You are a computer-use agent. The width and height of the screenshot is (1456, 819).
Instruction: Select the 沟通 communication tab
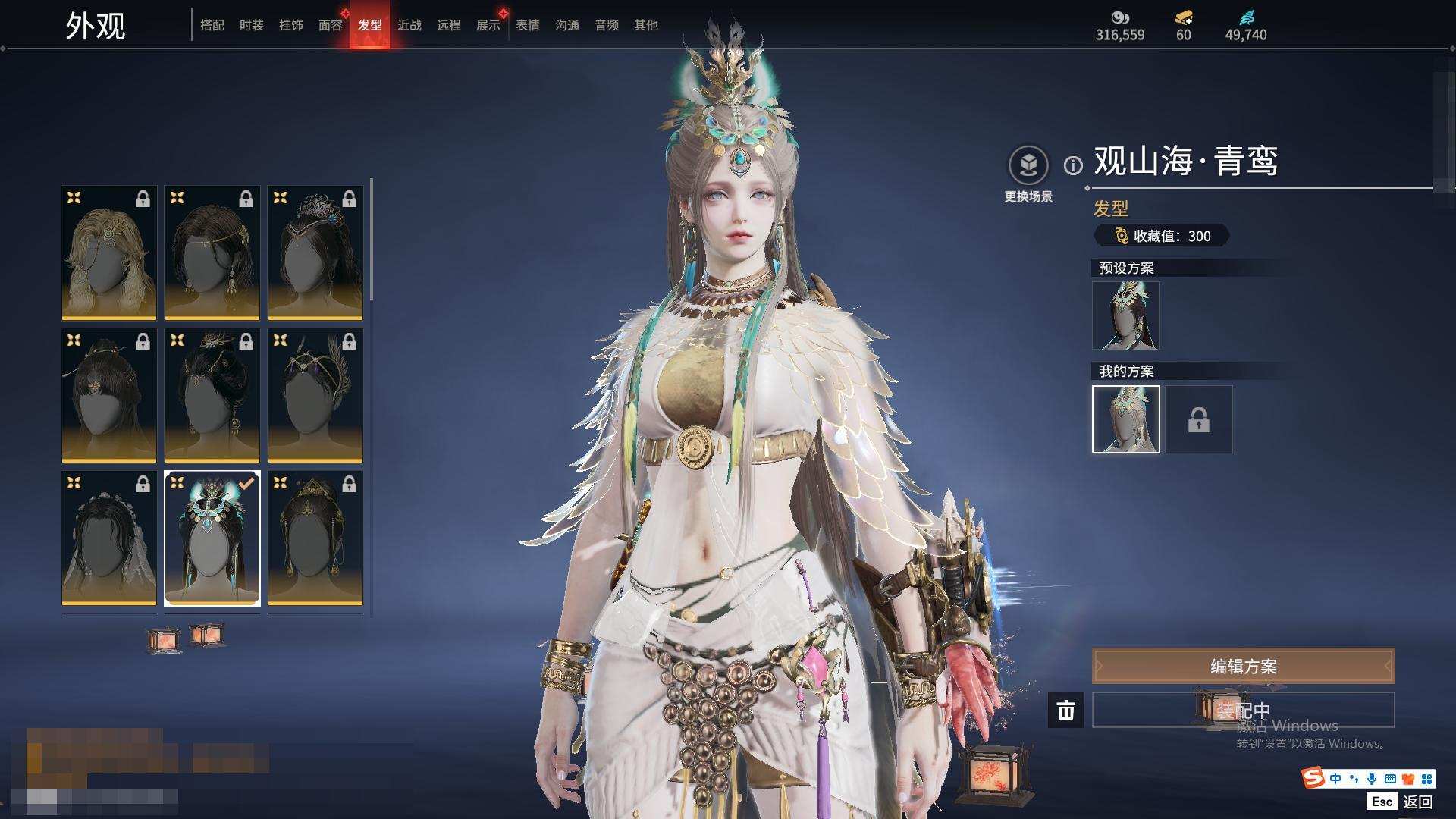click(x=567, y=25)
